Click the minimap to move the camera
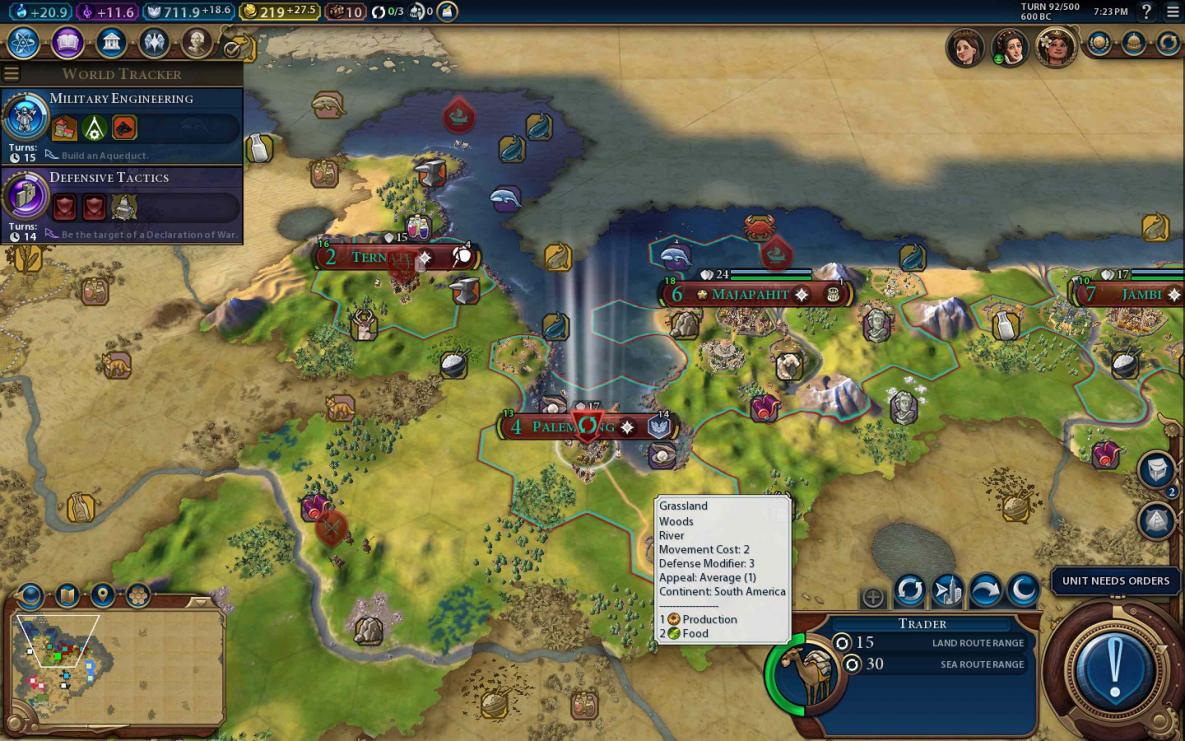 [x=120, y=665]
